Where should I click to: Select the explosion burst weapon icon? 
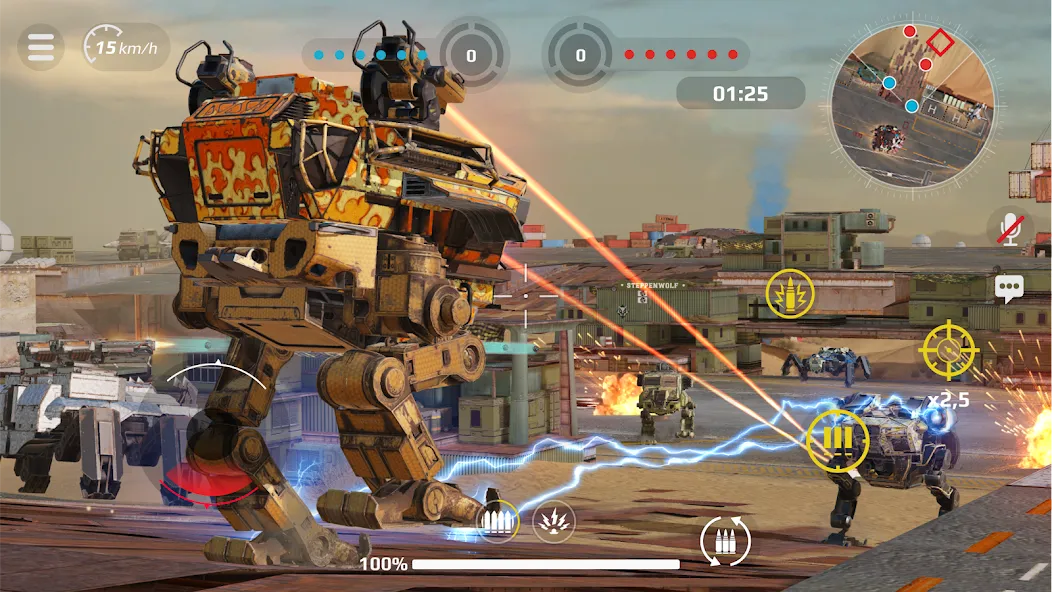[x=553, y=520]
